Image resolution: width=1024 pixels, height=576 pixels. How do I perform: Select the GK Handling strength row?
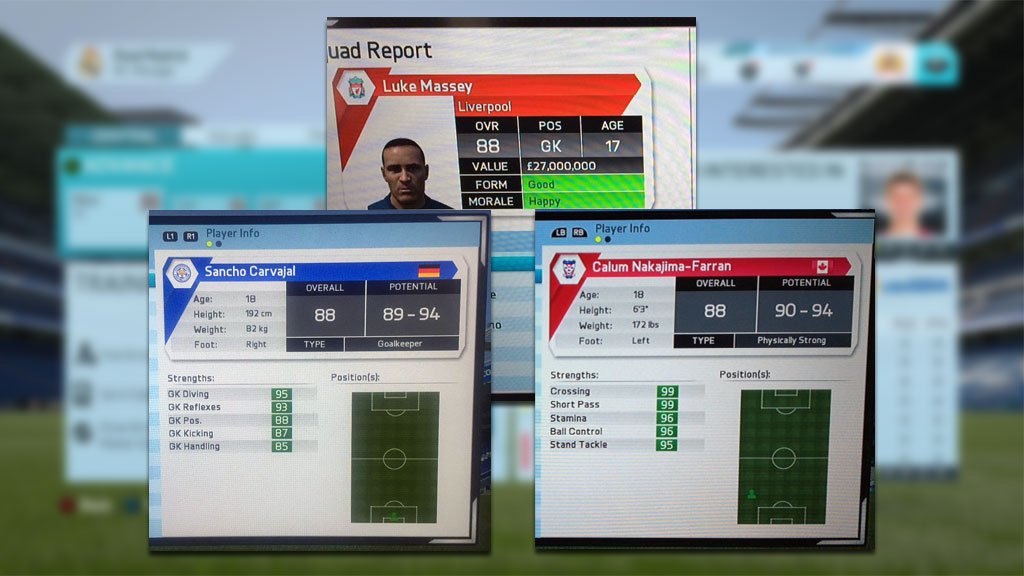pos(230,446)
